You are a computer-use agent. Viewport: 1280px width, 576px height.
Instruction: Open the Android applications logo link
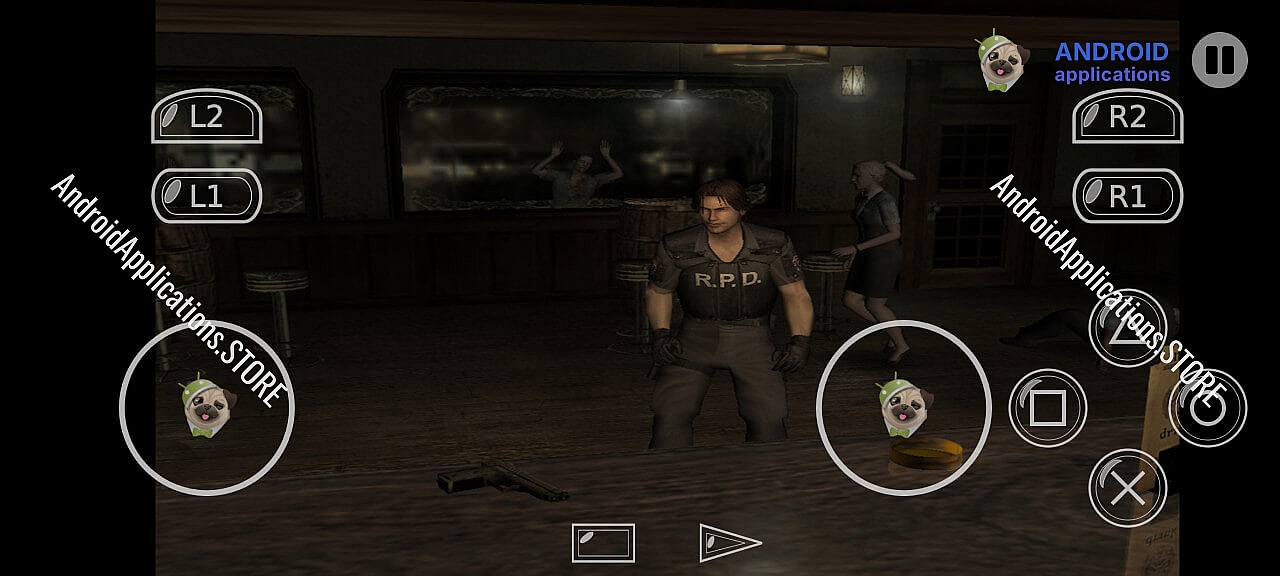pos(1074,61)
